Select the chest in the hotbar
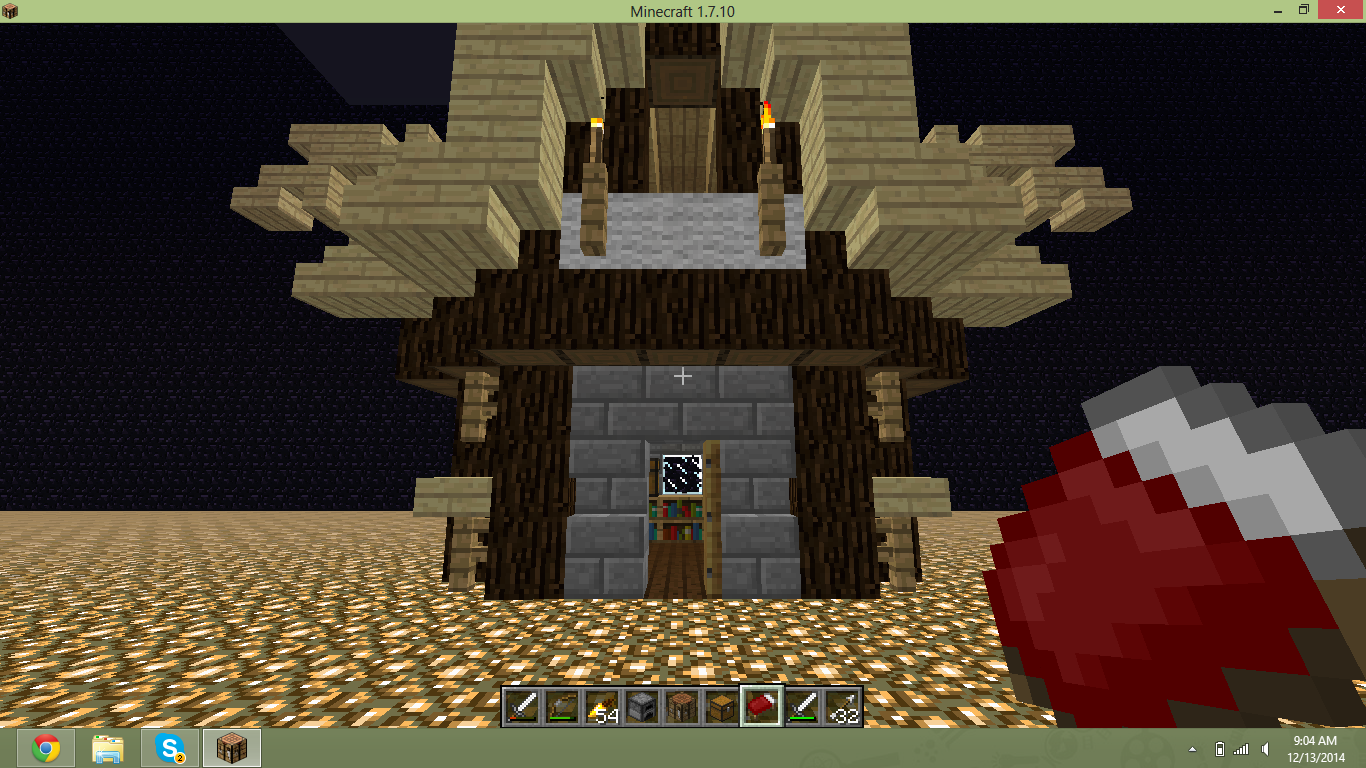Image resolution: width=1366 pixels, height=768 pixels. [721, 707]
